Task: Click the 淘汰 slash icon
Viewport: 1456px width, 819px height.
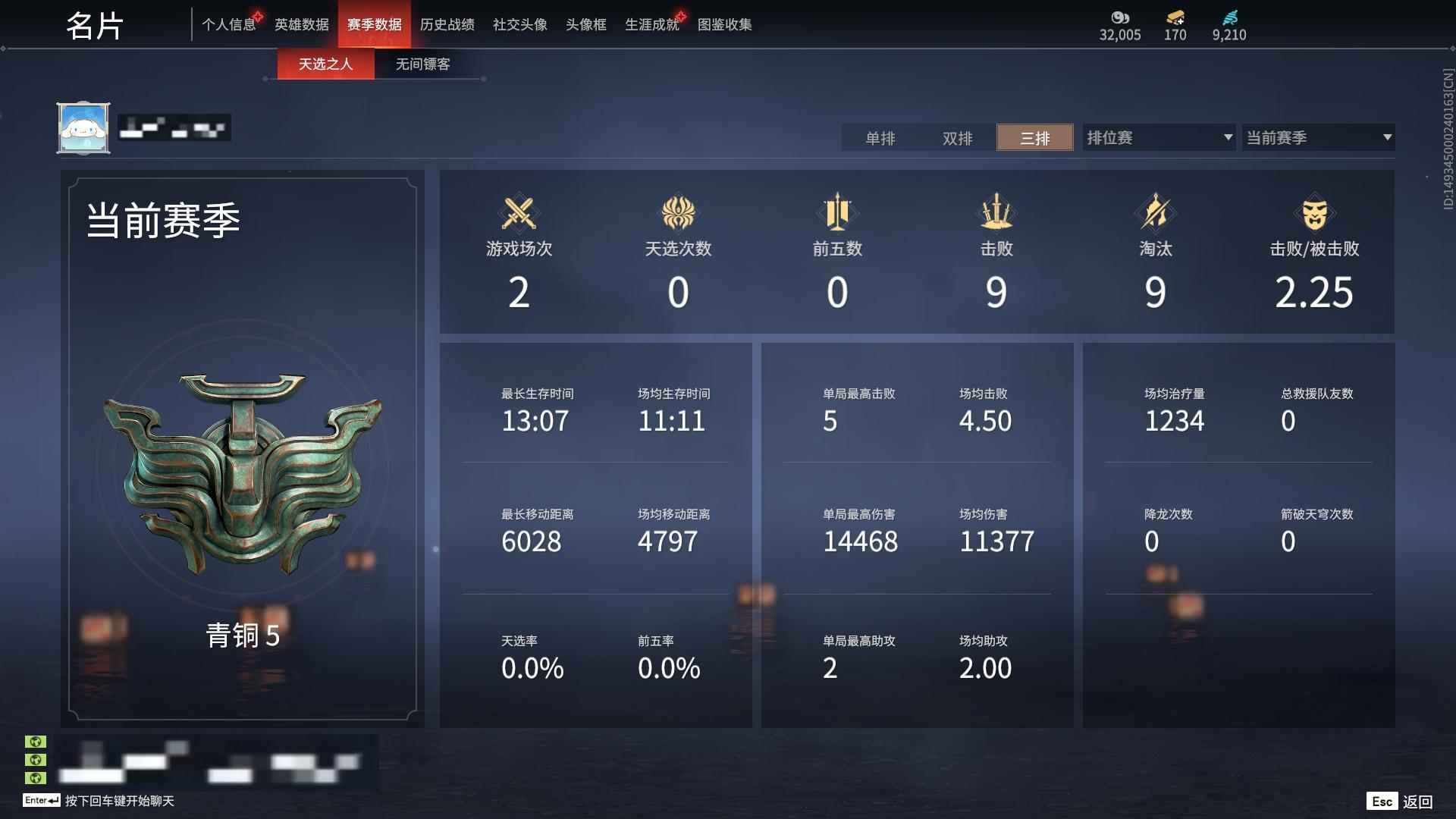Action: 1154,213
